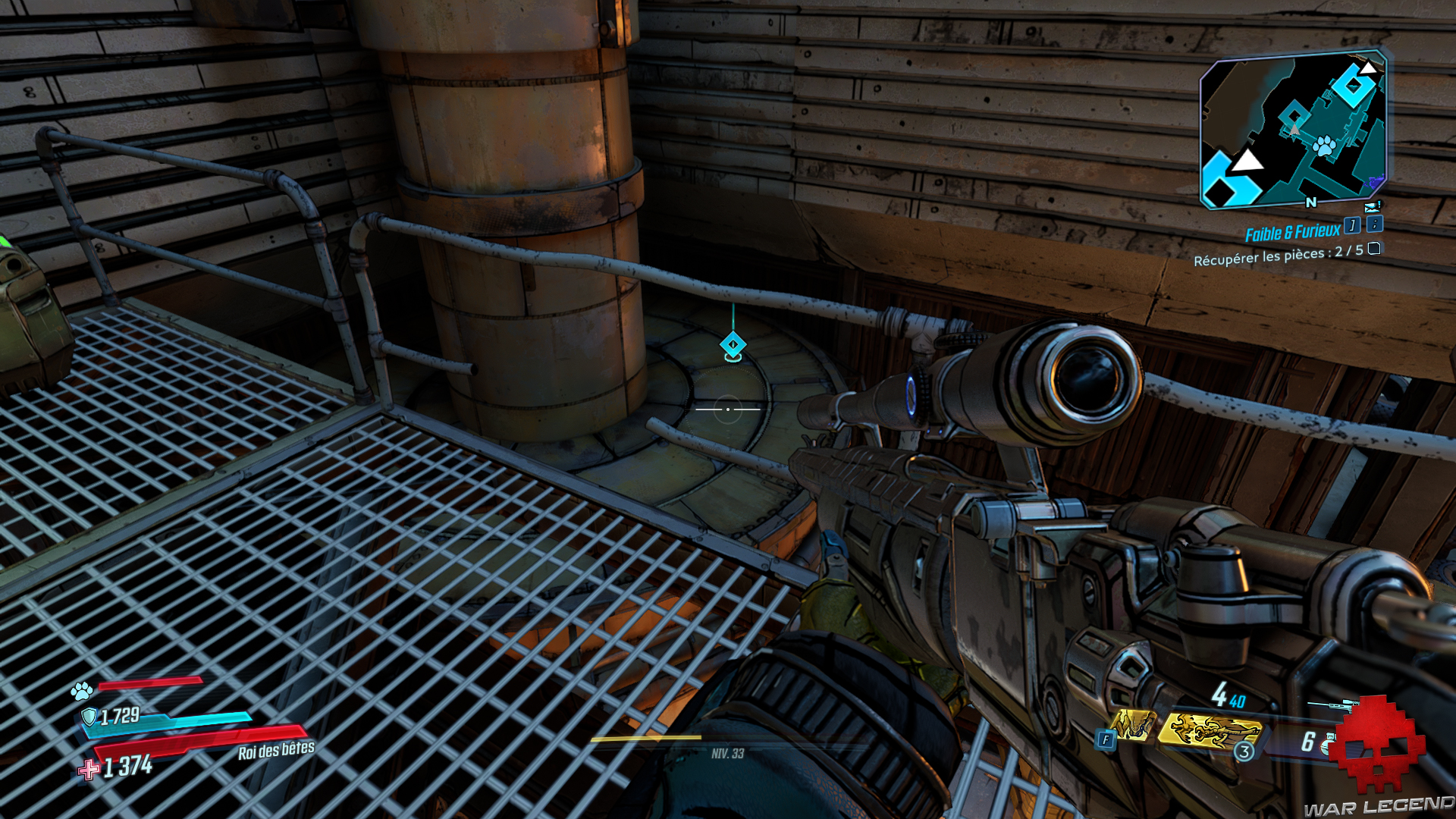
Task: Activate the golden pet skill showing a 3 charge
Action: [x=1210, y=732]
